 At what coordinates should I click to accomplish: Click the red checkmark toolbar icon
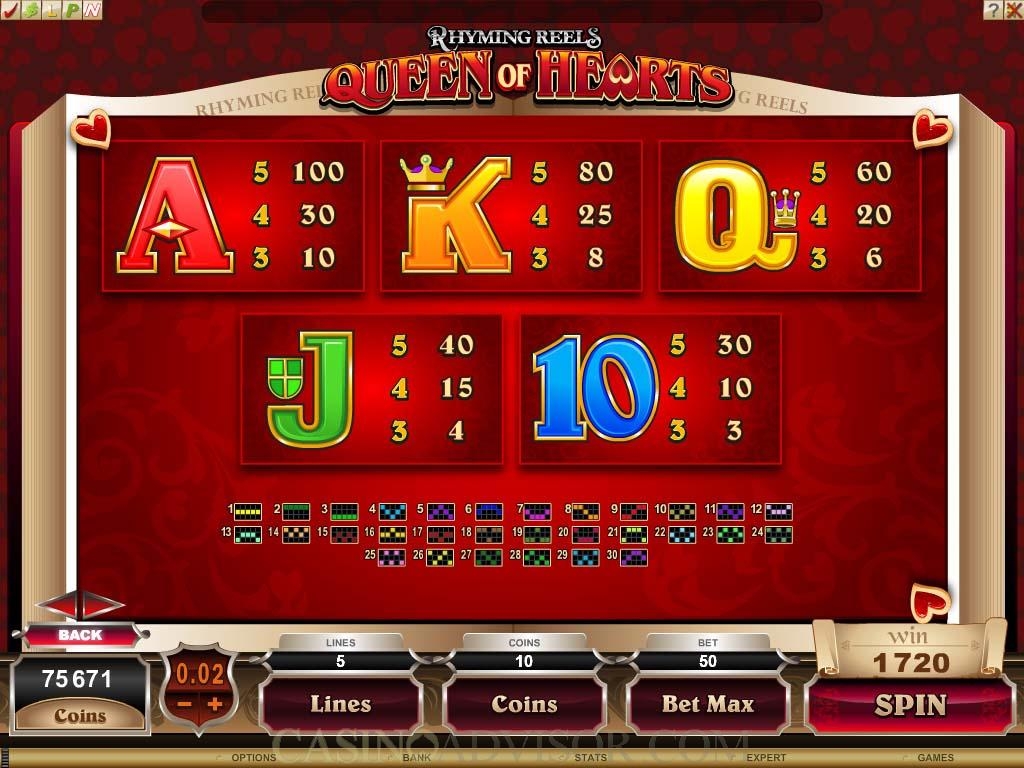click(10, 10)
